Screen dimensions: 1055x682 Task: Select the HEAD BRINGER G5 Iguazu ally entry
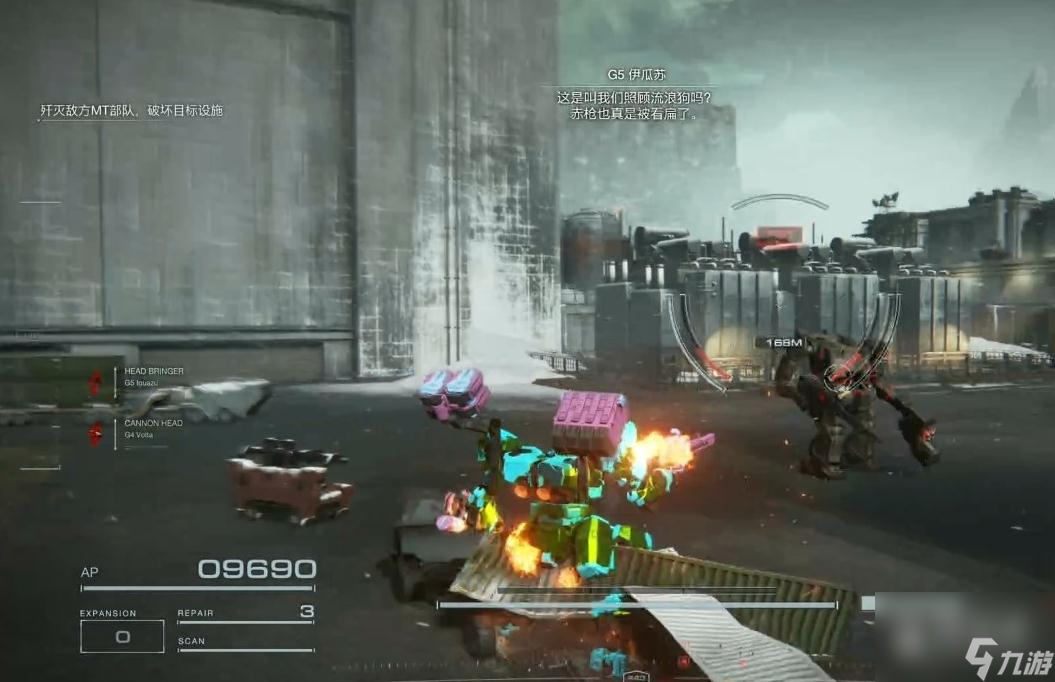click(x=152, y=376)
